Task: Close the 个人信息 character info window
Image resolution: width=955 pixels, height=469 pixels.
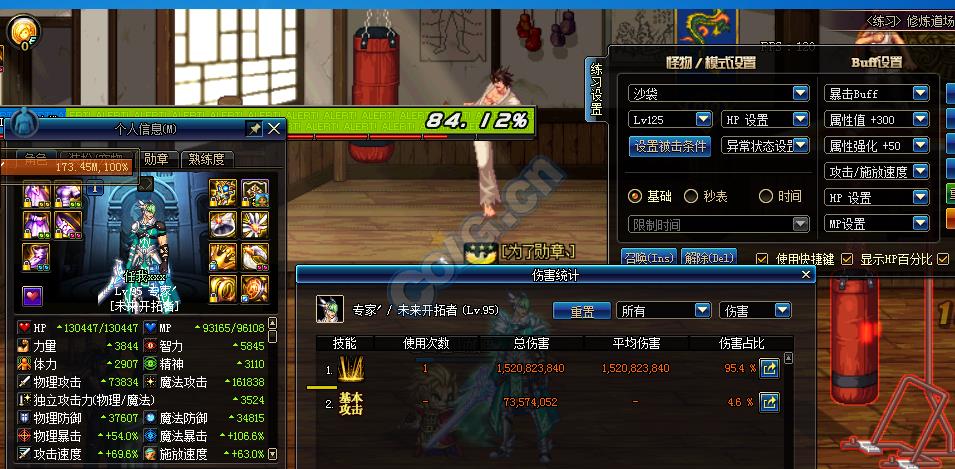Action: [x=274, y=129]
